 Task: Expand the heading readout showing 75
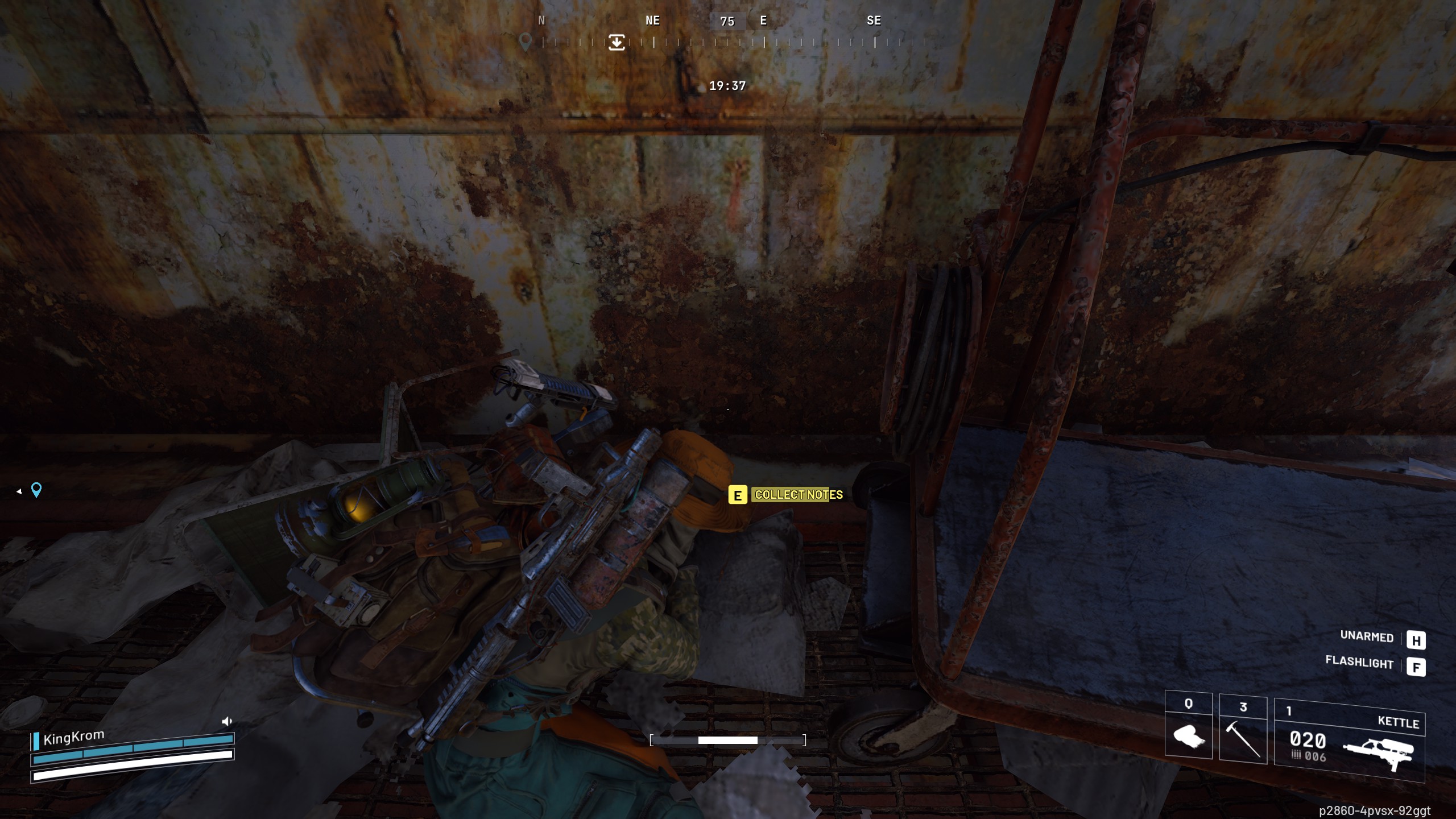pos(728,21)
